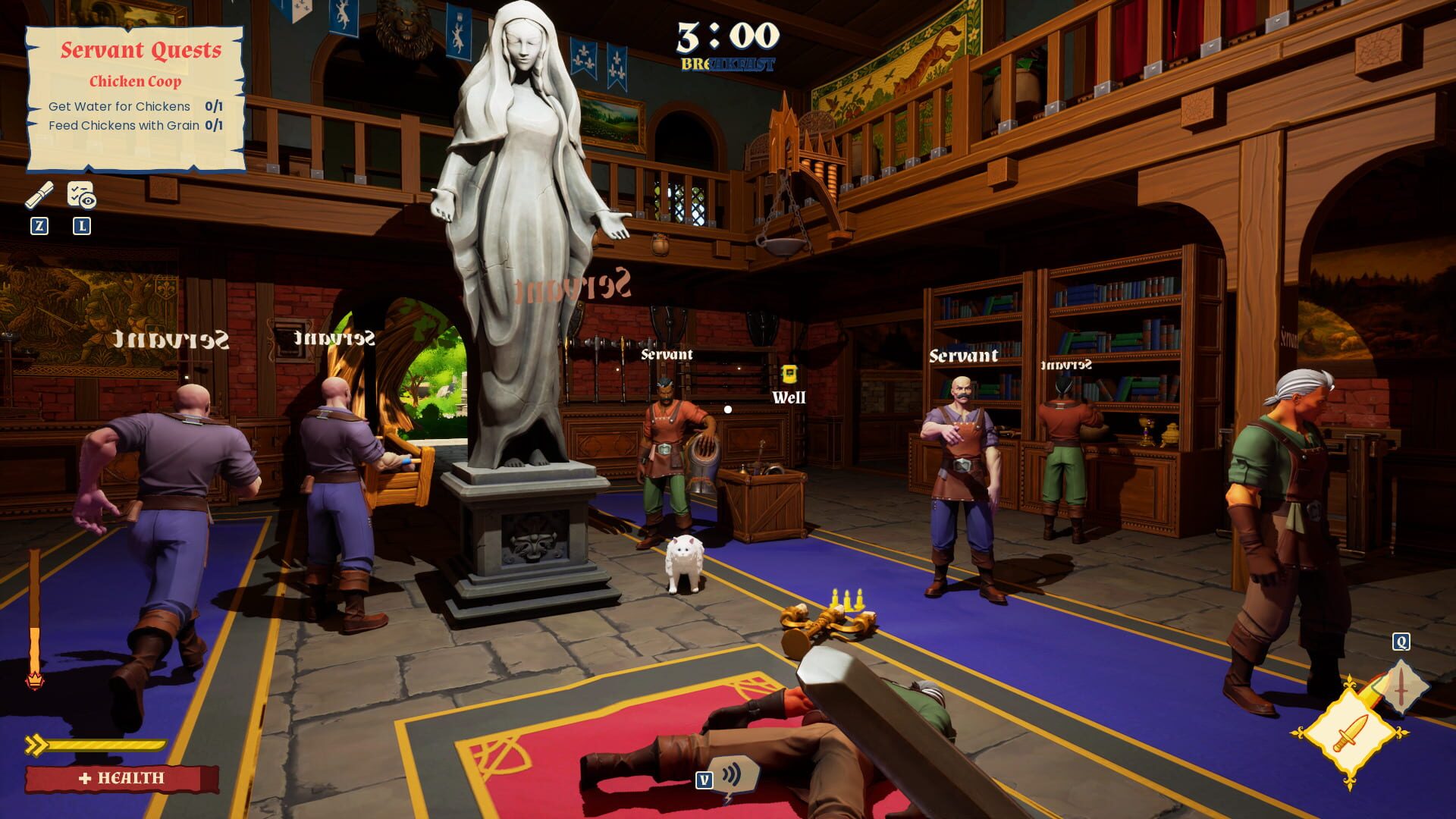Click the 3:00 timer display
The image size is (1456, 819).
tap(729, 36)
